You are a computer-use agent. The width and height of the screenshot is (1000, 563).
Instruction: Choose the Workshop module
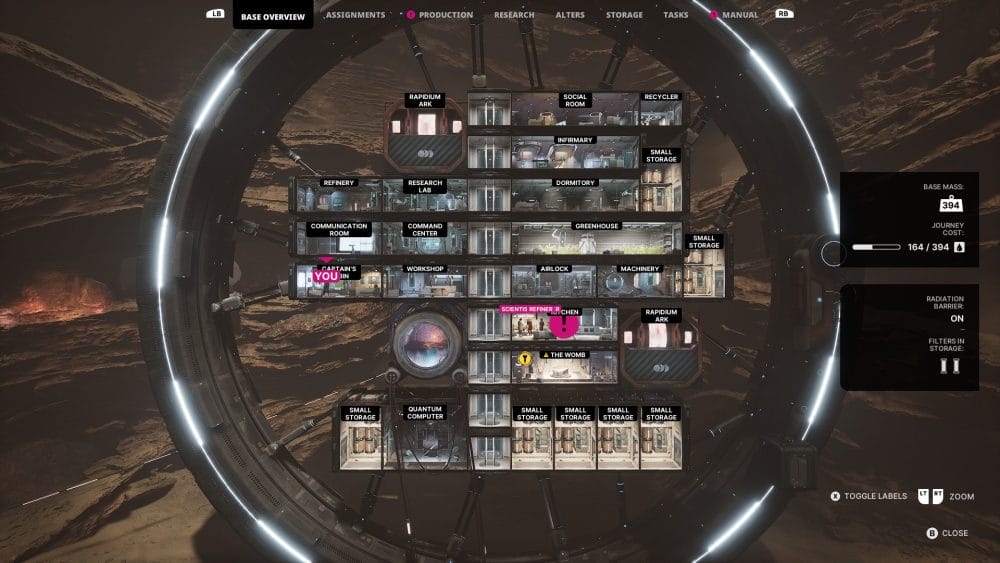pos(424,281)
